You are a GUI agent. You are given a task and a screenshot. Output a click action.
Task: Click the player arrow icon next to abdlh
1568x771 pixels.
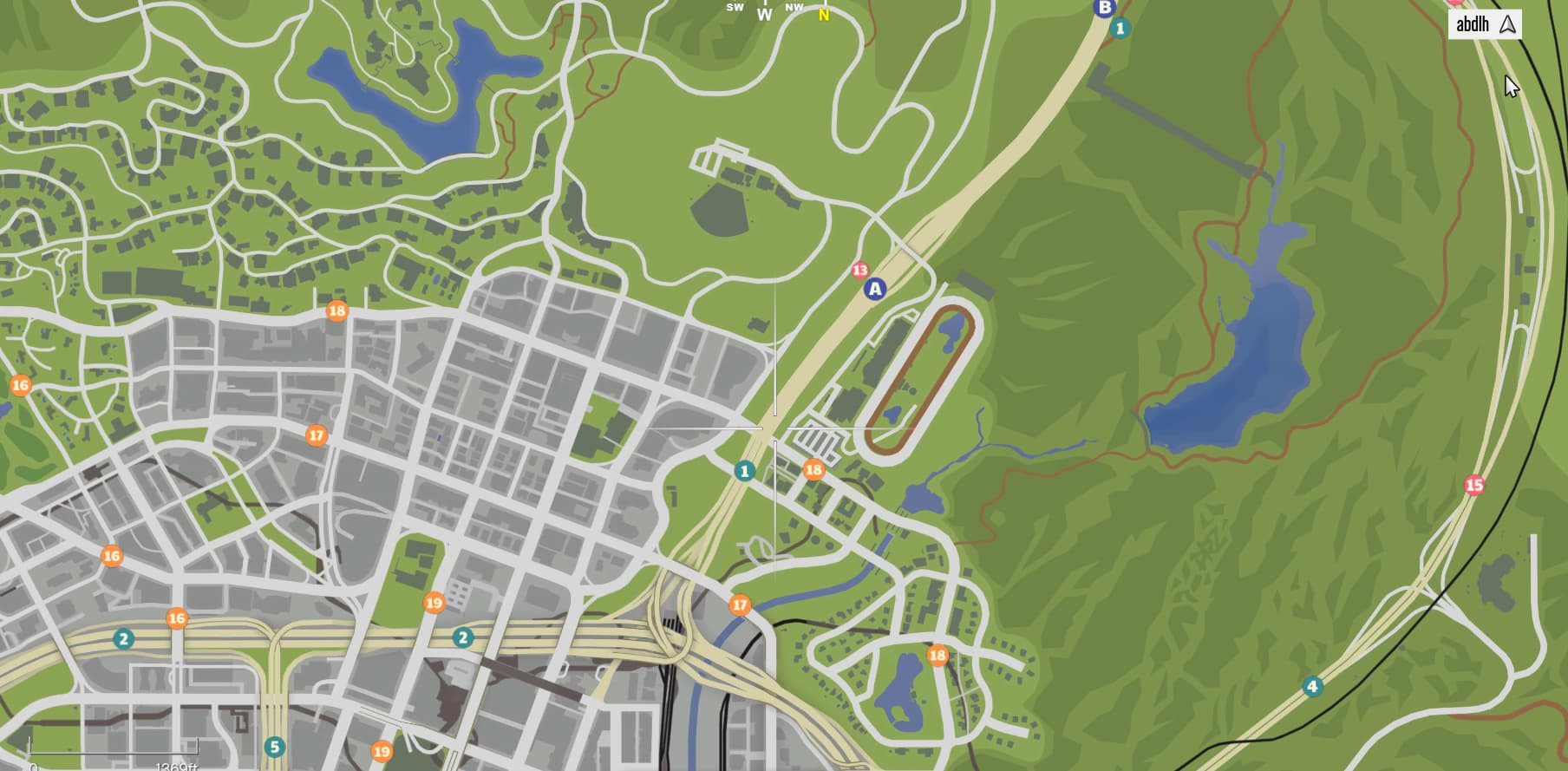(1506, 25)
